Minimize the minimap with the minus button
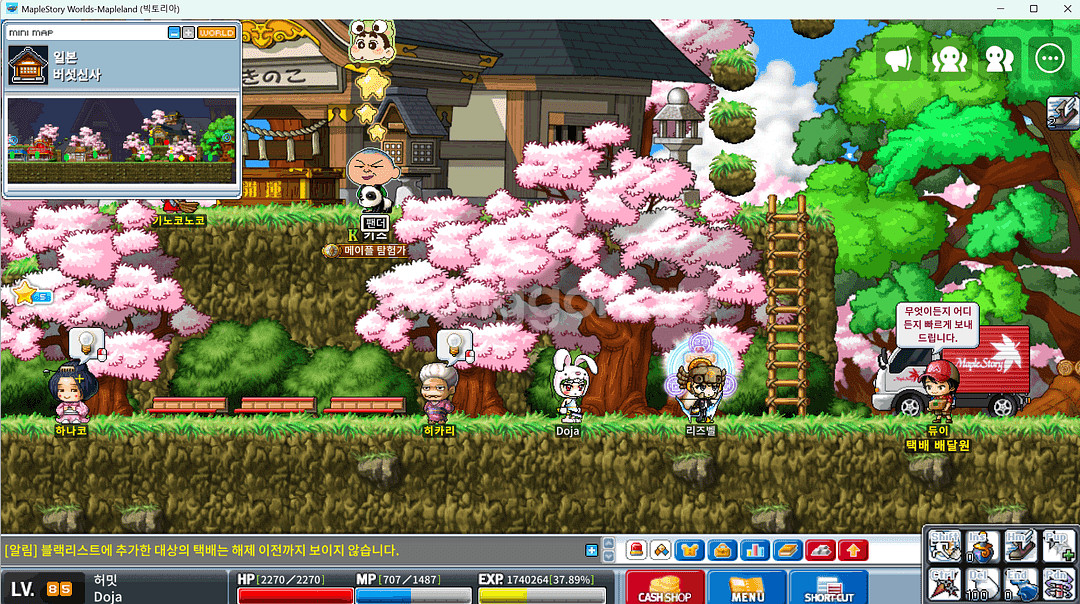This screenshot has height=604, width=1080. [174, 33]
